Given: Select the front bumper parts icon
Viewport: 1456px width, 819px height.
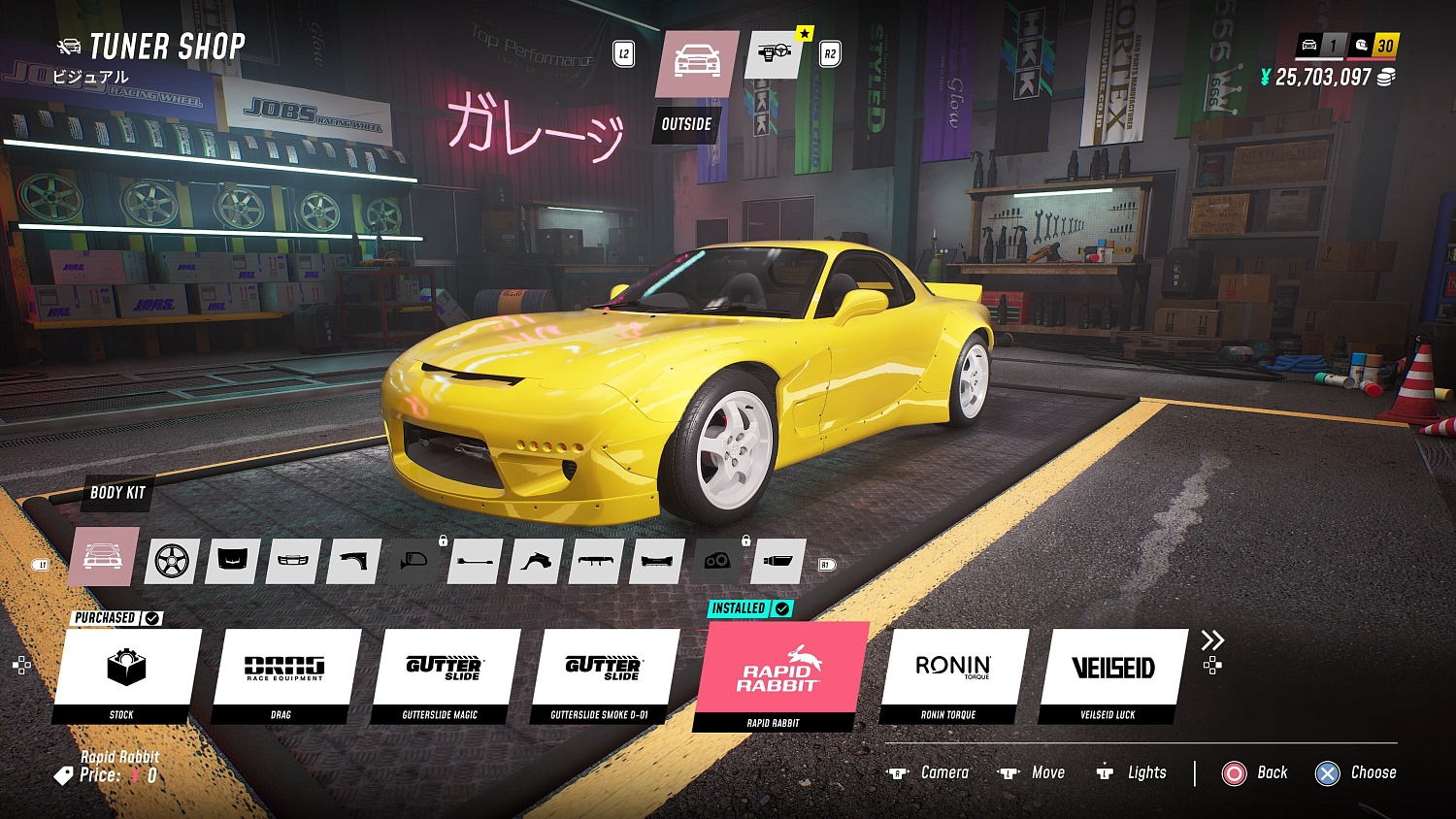Looking at the screenshot, I should [x=292, y=561].
